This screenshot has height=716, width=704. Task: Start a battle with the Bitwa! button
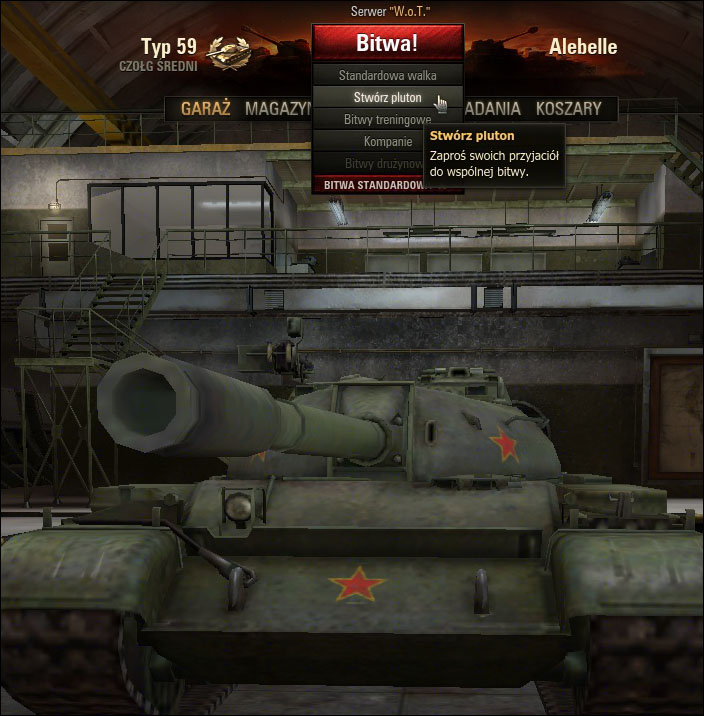[387, 43]
